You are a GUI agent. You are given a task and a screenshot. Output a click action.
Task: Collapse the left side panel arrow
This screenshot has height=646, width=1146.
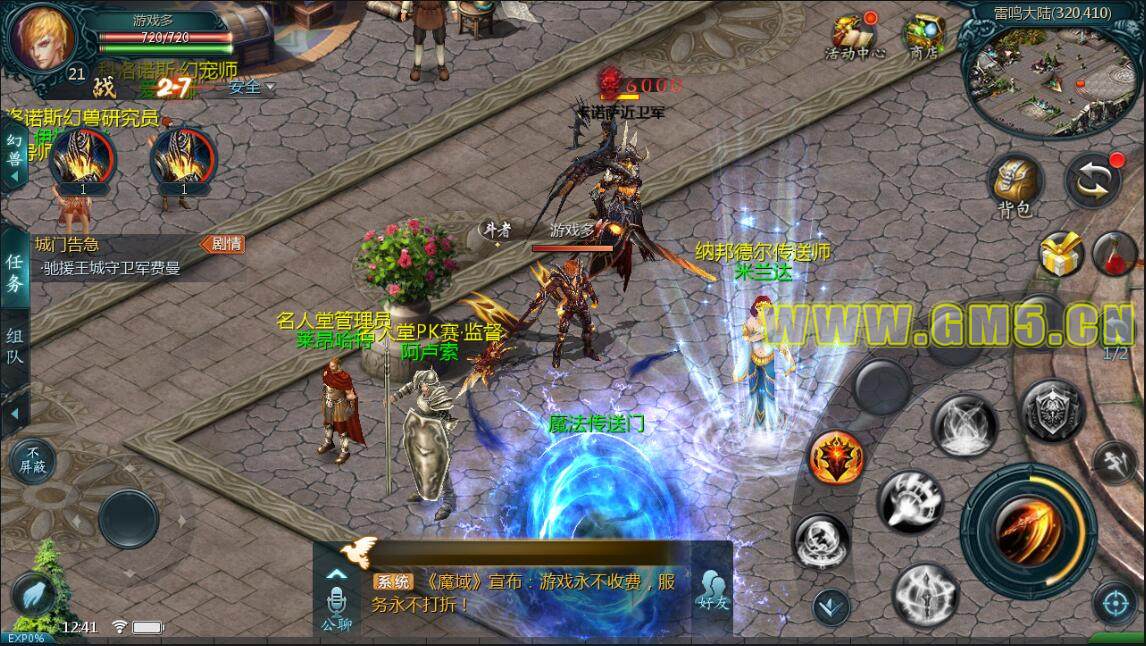coord(14,414)
